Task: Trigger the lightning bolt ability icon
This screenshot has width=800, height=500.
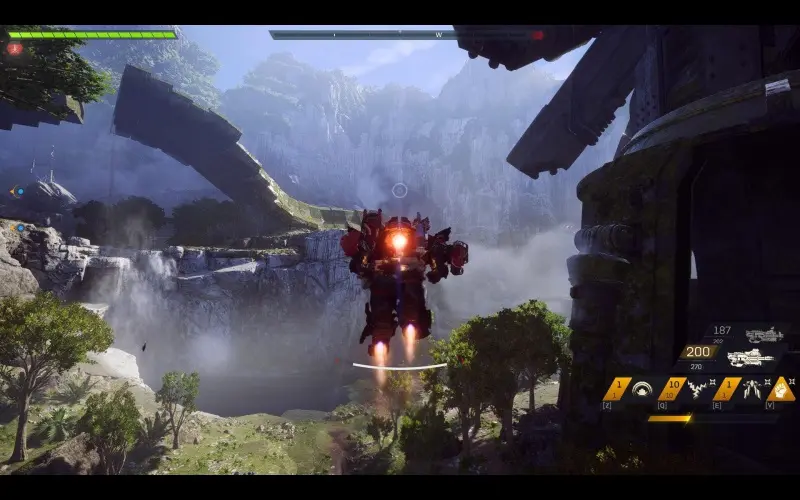Action: pyautogui.click(x=695, y=389)
